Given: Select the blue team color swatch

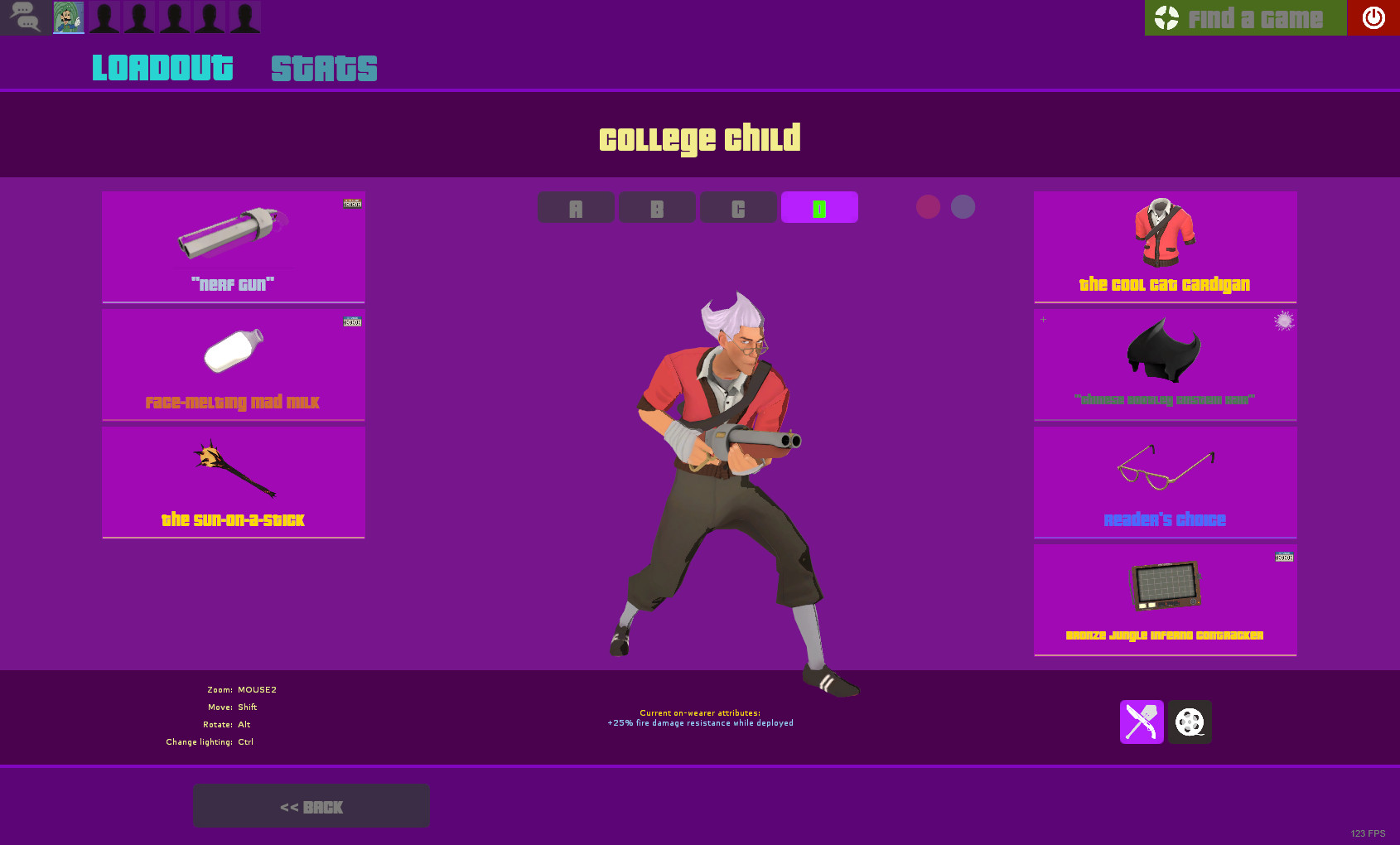Looking at the screenshot, I should [x=963, y=207].
